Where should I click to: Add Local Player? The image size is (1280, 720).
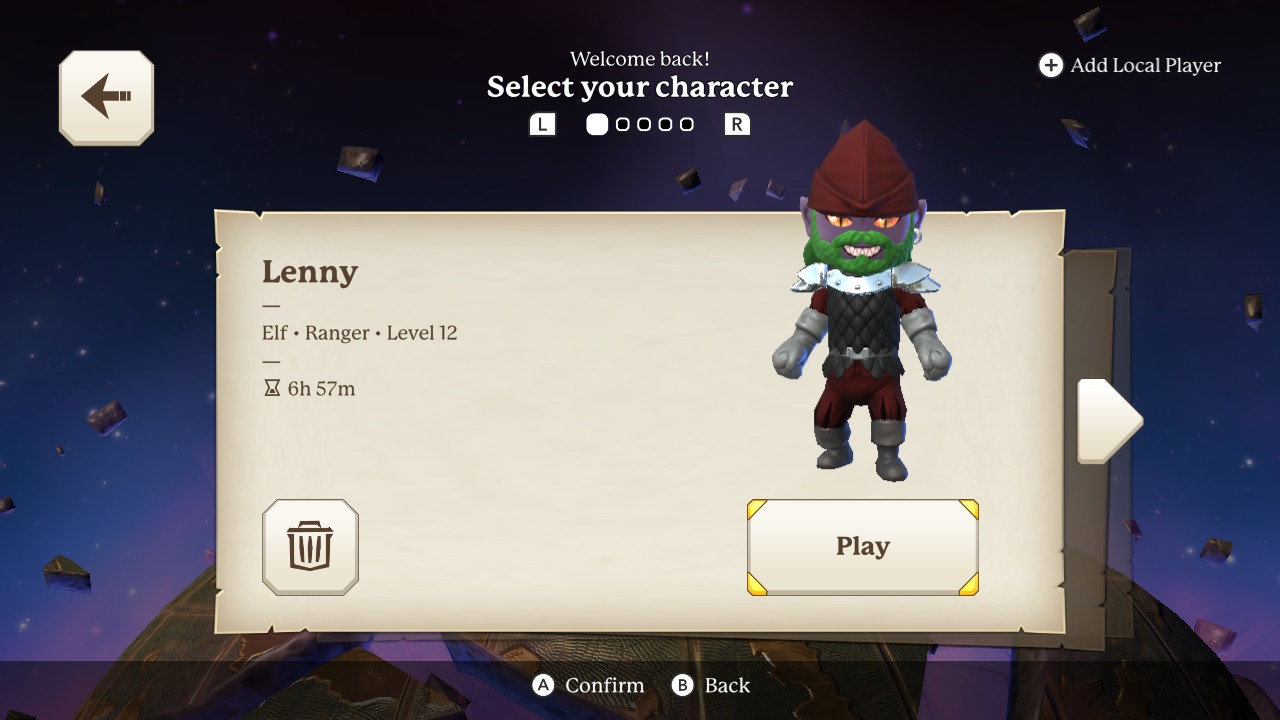coord(1130,66)
